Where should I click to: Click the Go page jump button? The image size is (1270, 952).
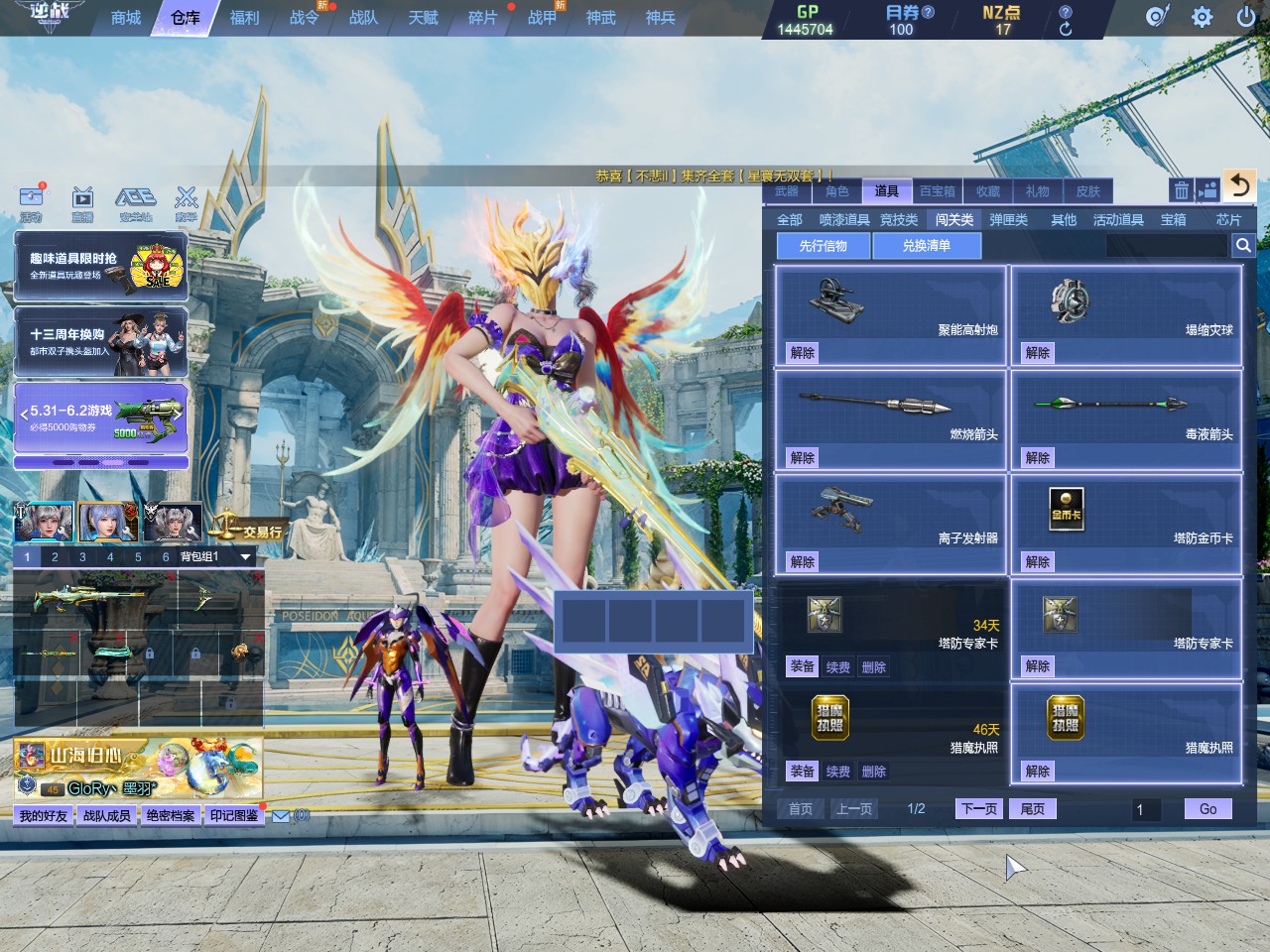click(1207, 809)
